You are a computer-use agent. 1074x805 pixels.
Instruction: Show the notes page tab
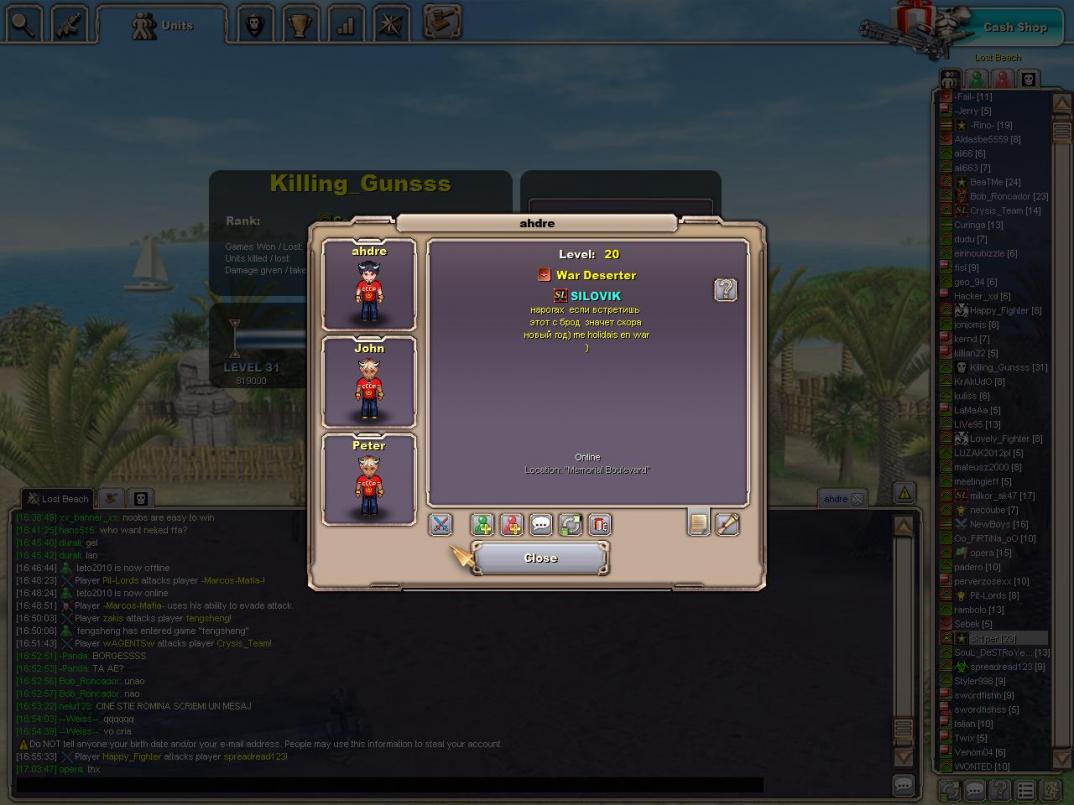[x=698, y=522]
